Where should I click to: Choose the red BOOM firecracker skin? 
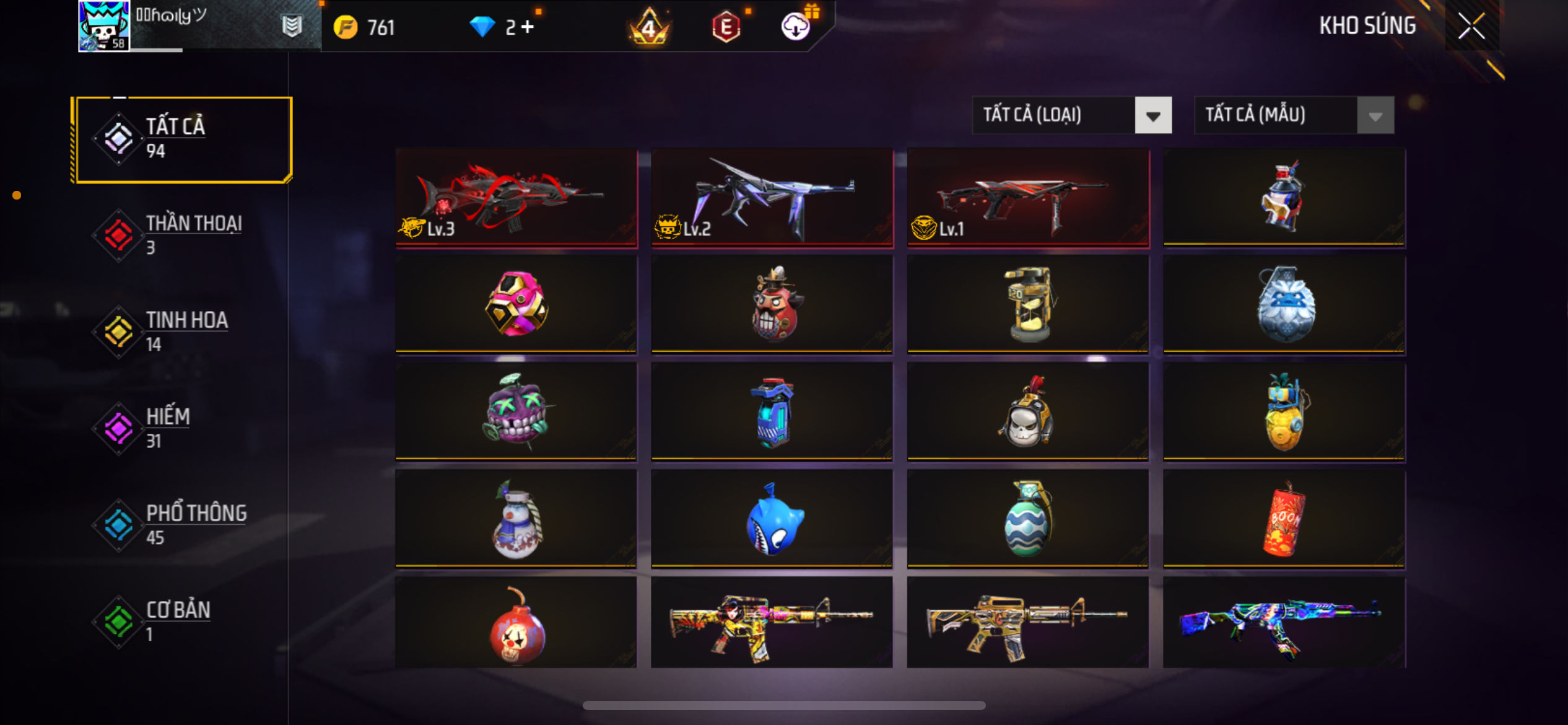coord(1284,519)
